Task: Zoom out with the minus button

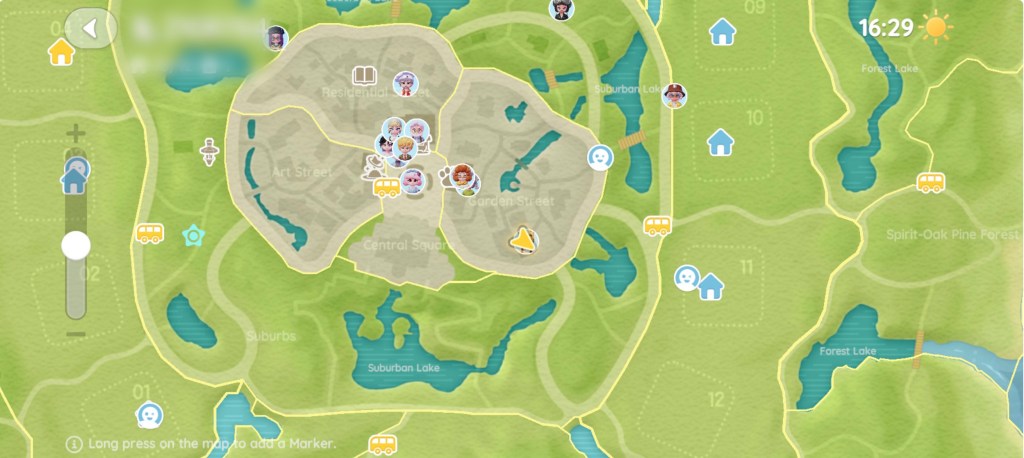Action: click(x=76, y=334)
